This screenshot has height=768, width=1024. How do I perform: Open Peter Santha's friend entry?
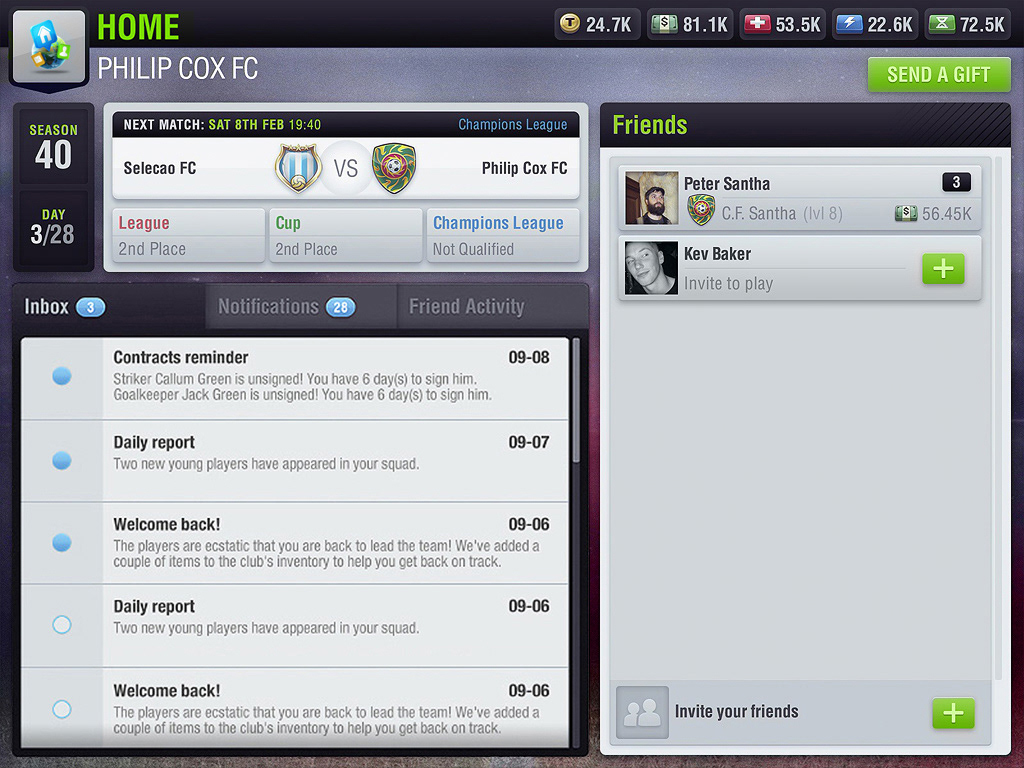tap(799, 198)
